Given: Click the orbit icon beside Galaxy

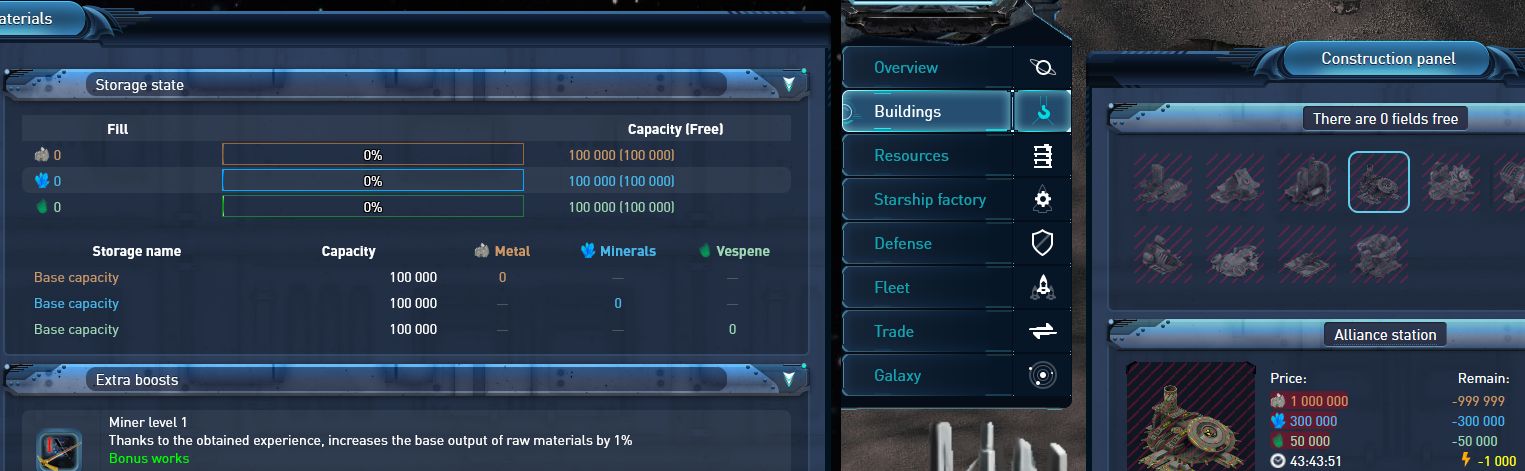Looking at the screenshot, I should click(1043, 376).
